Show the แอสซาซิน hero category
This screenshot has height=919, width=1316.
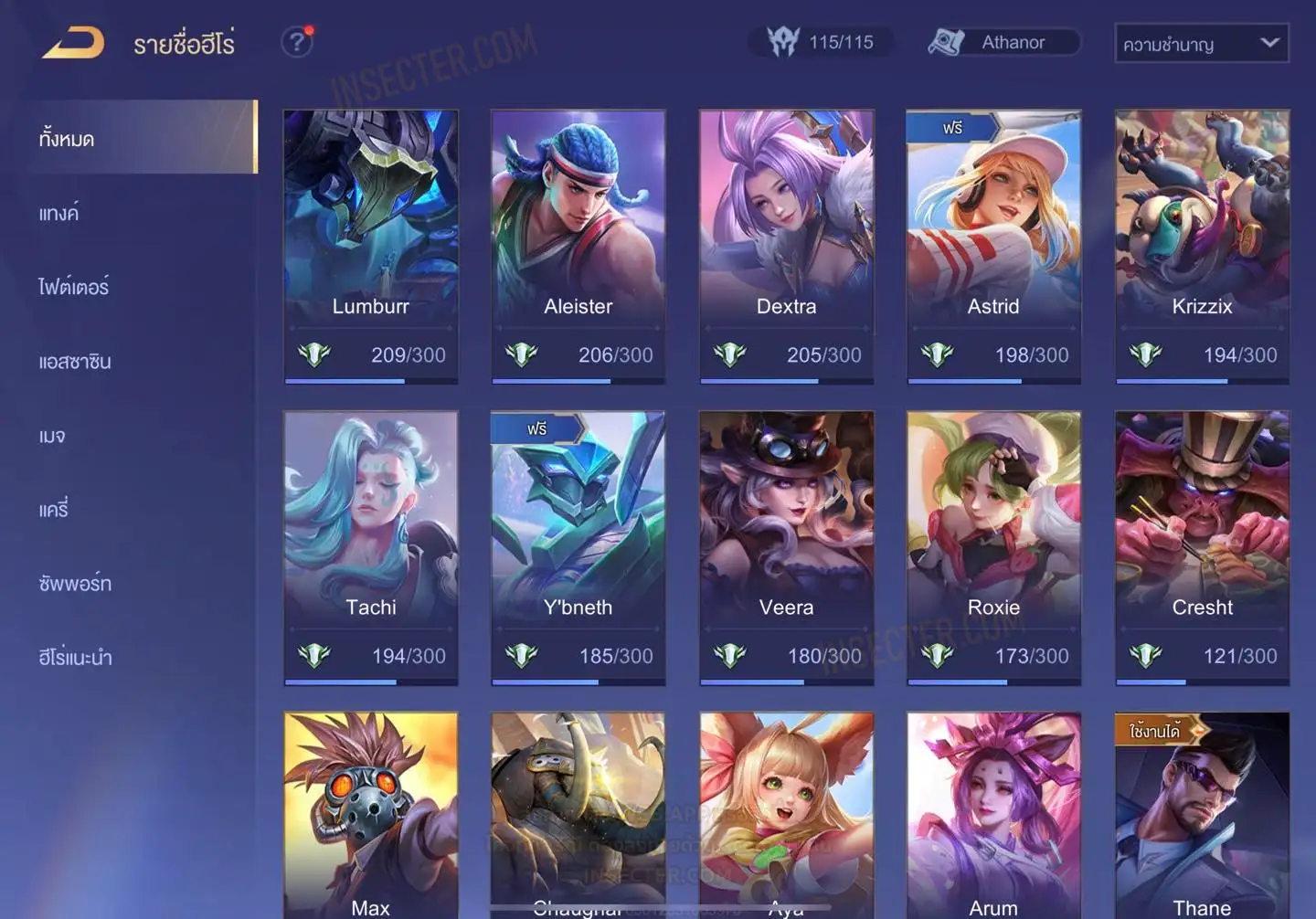(75, 362)
